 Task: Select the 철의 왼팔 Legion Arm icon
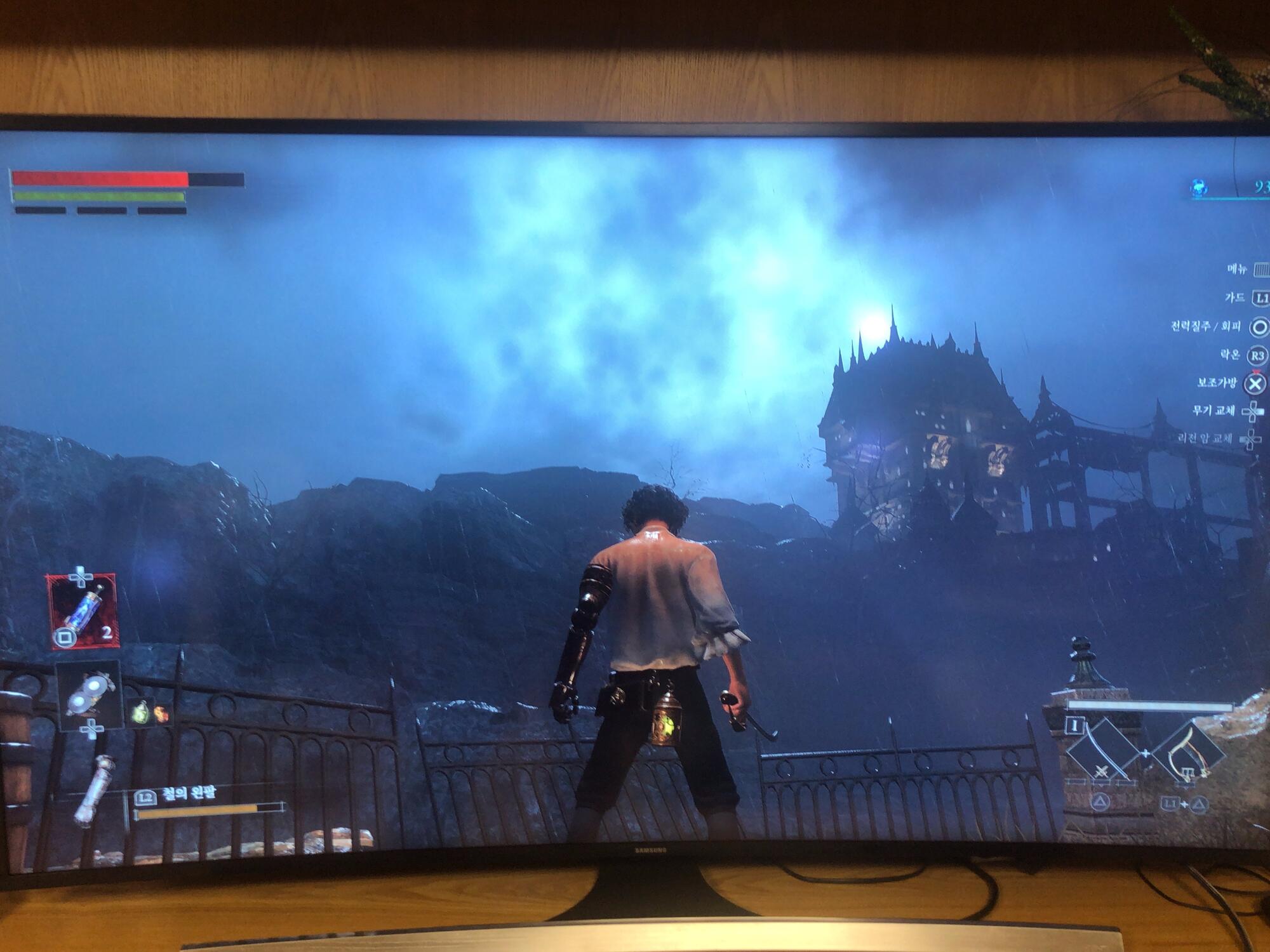(x=95, y=790)
